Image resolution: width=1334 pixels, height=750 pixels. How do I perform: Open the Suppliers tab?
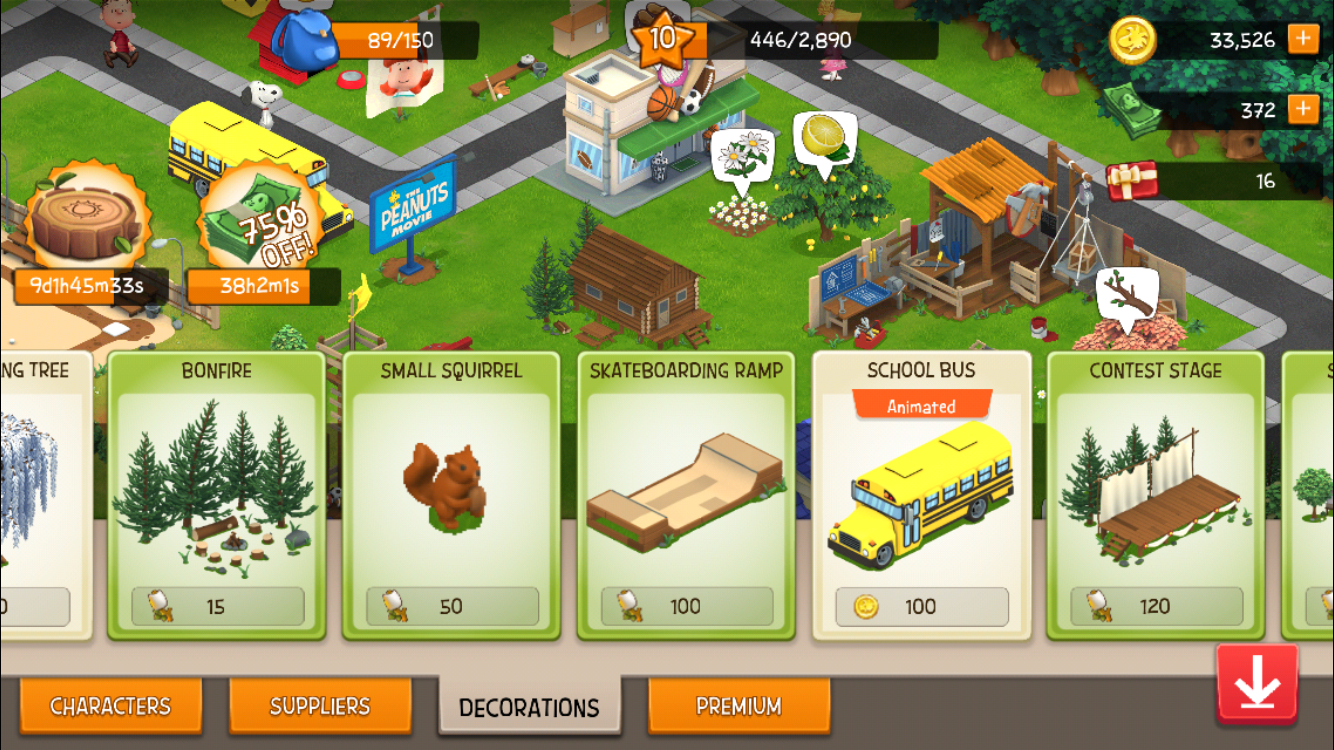coord(320,706)
